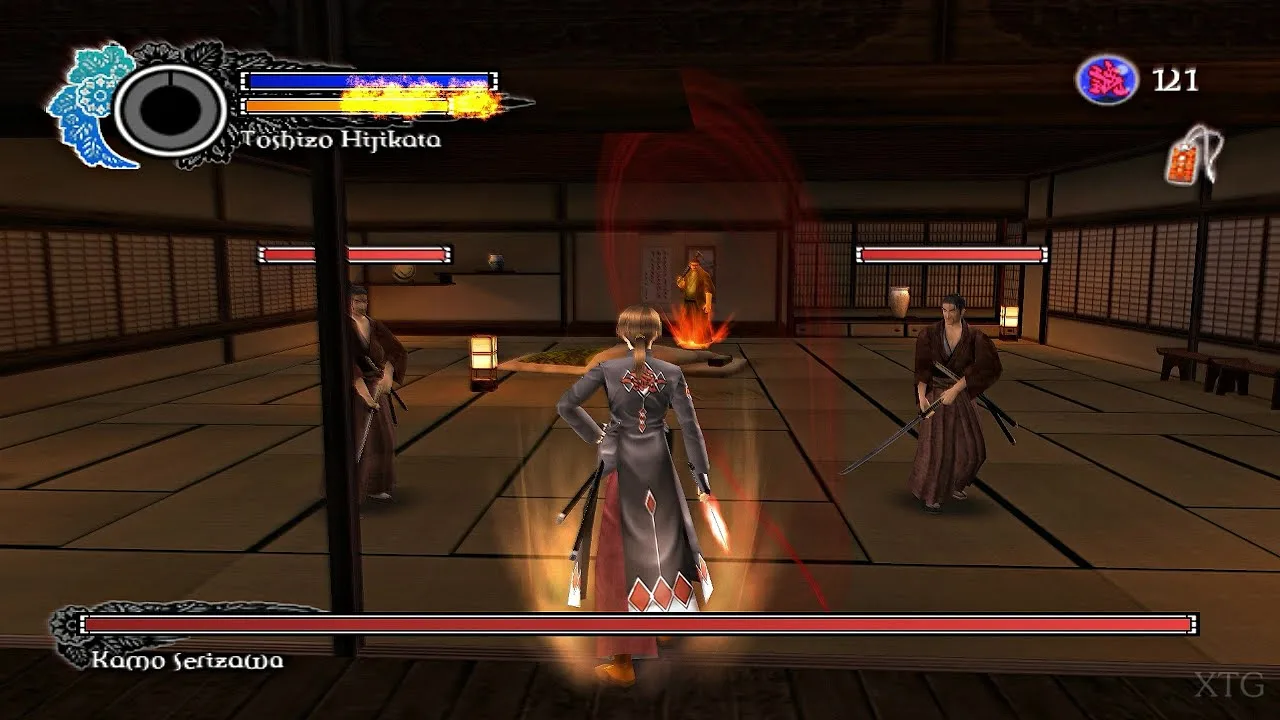The width and height of the screenshot is (1280, 720).
Task: Select the orange omamori charm item icon
Action: pyautogui.click(x=1187, y=160)
